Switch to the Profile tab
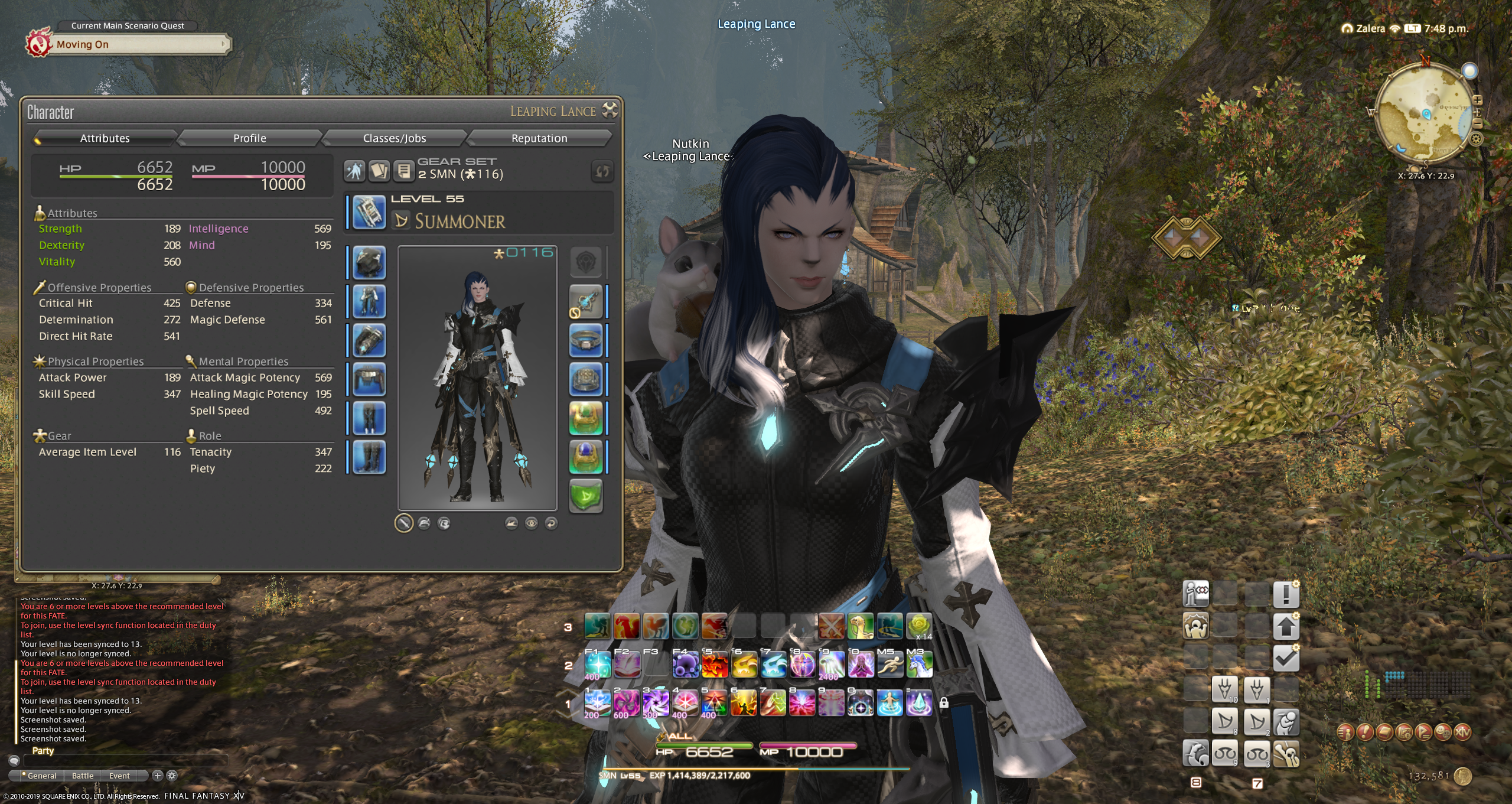 click(249, 138)
